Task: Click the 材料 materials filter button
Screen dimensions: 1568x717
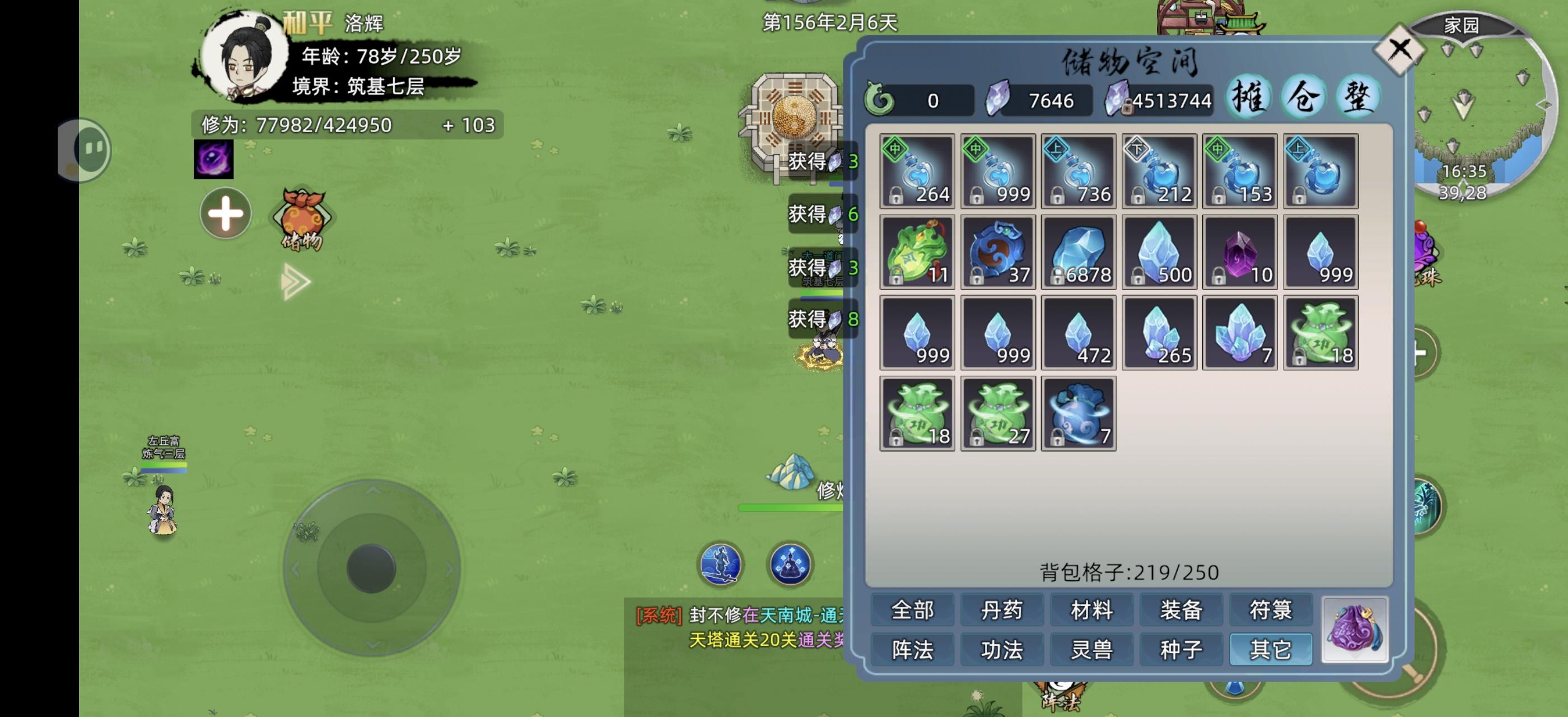Action: tap(1090, 610)
